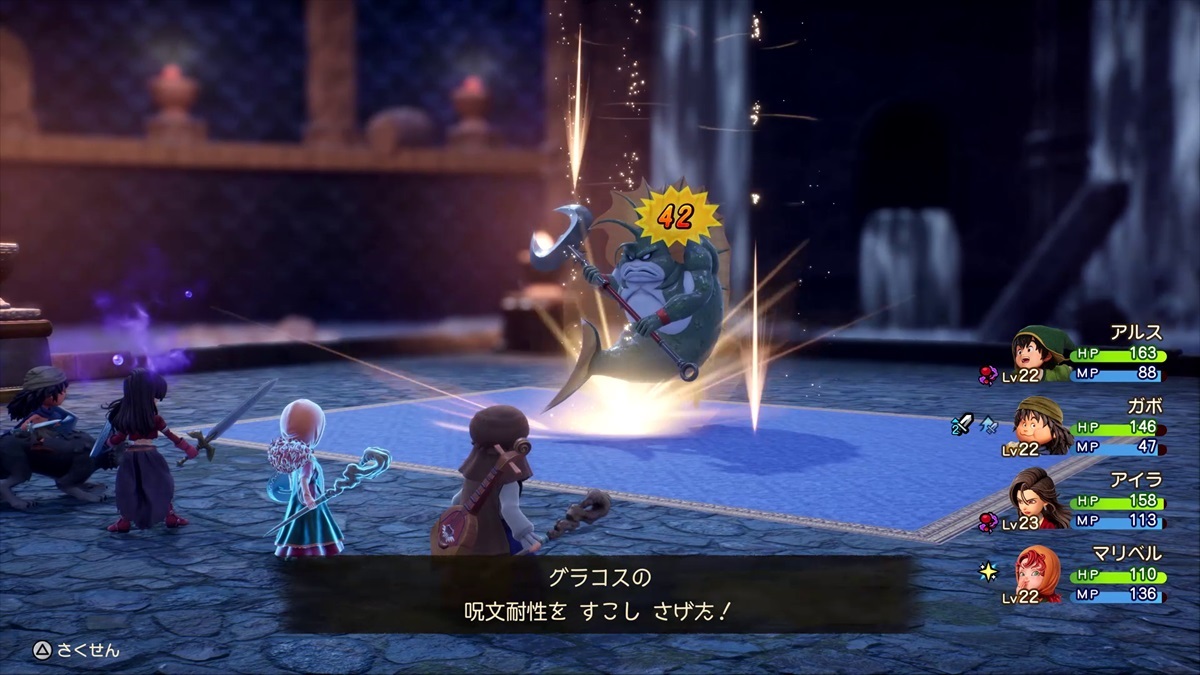
Task: Select アイラ's party portrait
Action: 1039,499
